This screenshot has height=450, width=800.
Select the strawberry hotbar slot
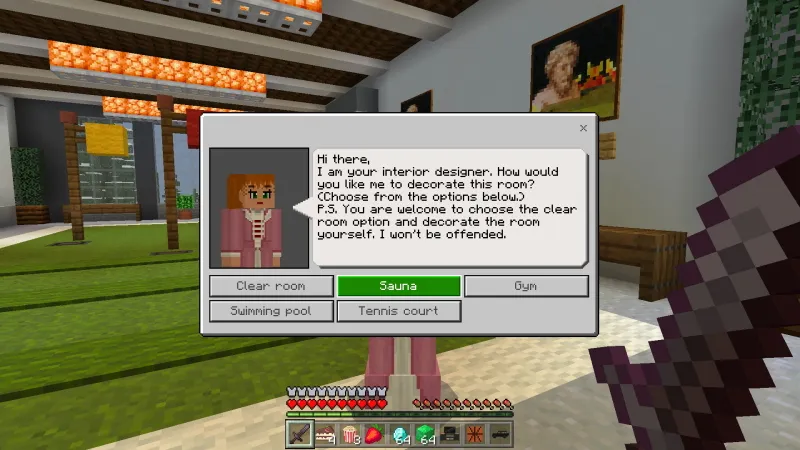coord(375,434)
